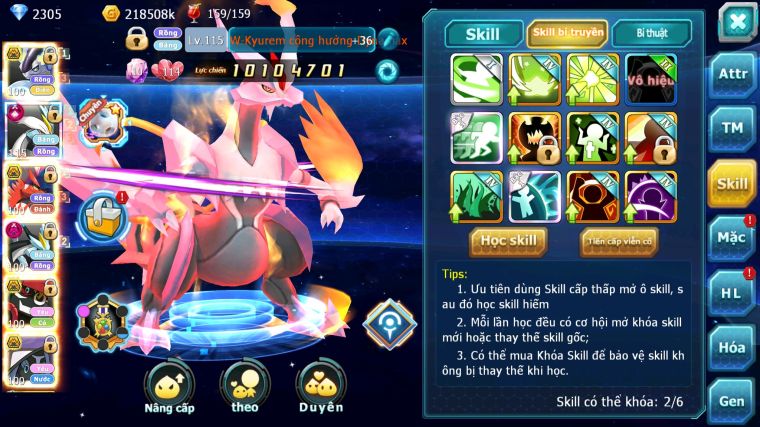Viewport: 760px width, 427px height.
Task: Click the blue refresh icon beside power
Action: 387,70
